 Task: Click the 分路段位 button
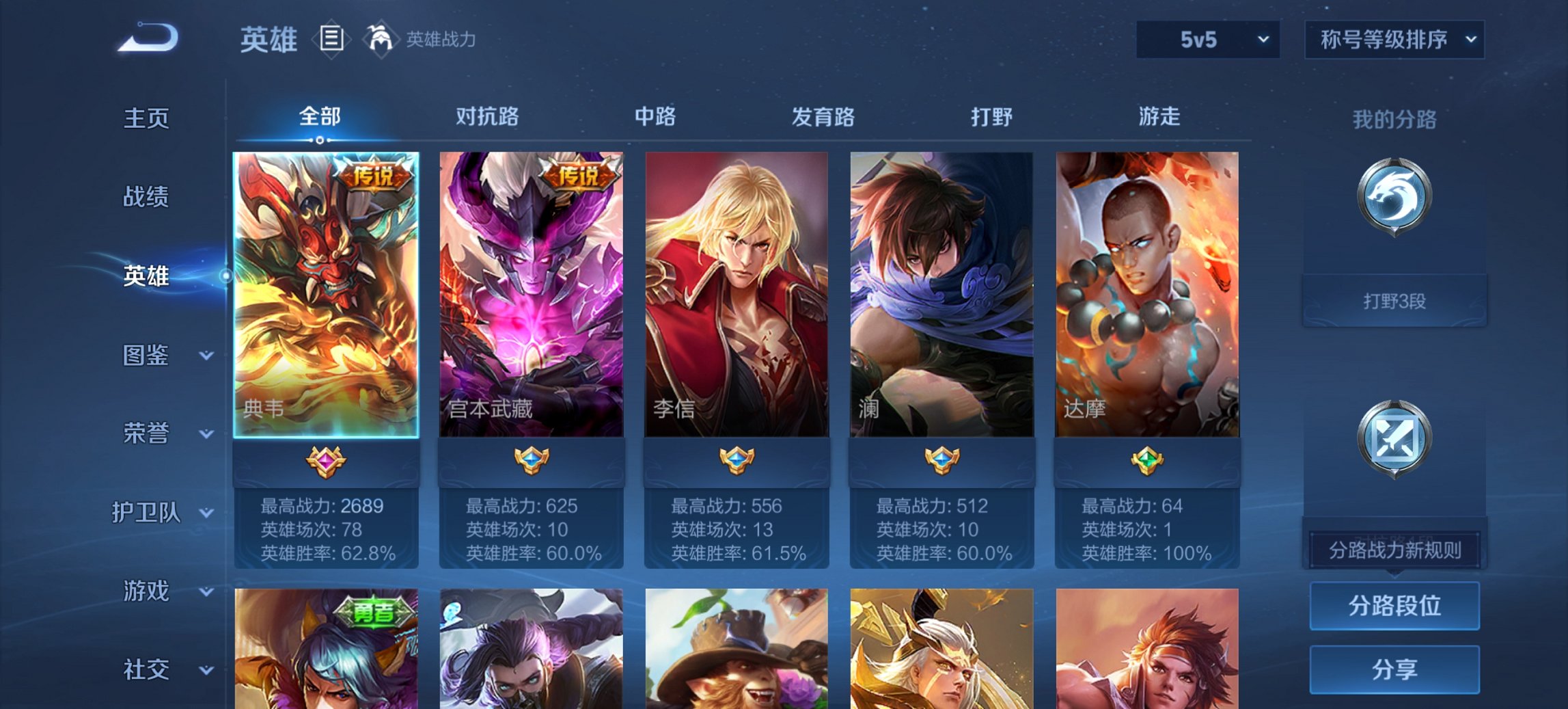tap(1394, 606)
